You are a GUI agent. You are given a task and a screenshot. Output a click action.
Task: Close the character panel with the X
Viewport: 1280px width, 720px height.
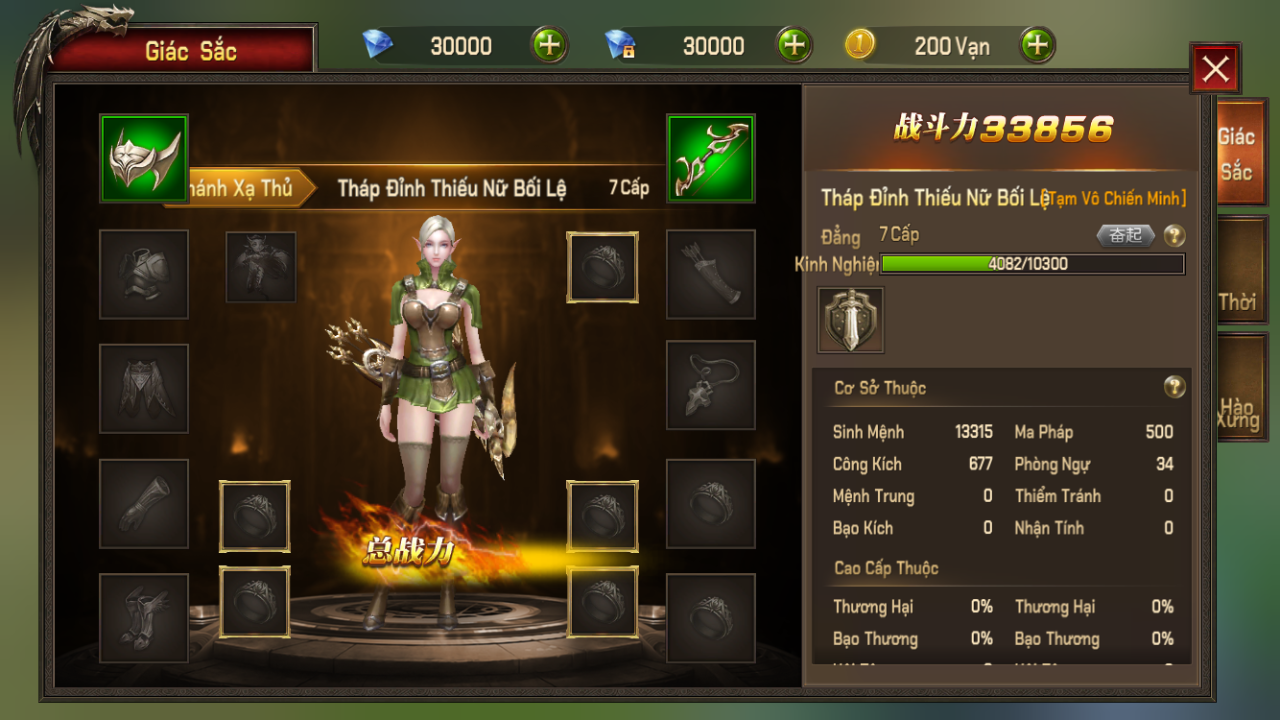point(1215,69)
